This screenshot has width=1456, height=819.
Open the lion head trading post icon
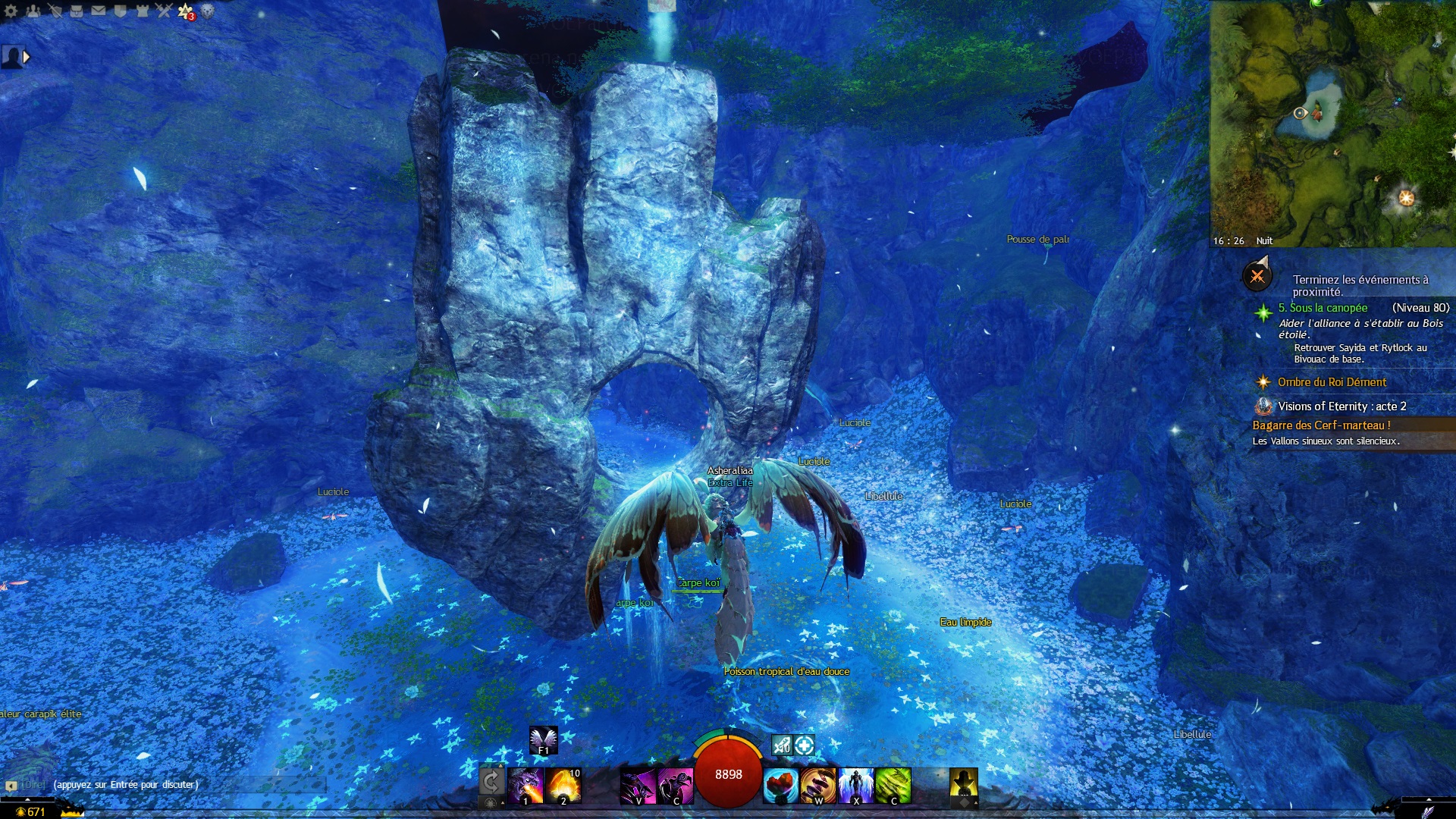207,11
